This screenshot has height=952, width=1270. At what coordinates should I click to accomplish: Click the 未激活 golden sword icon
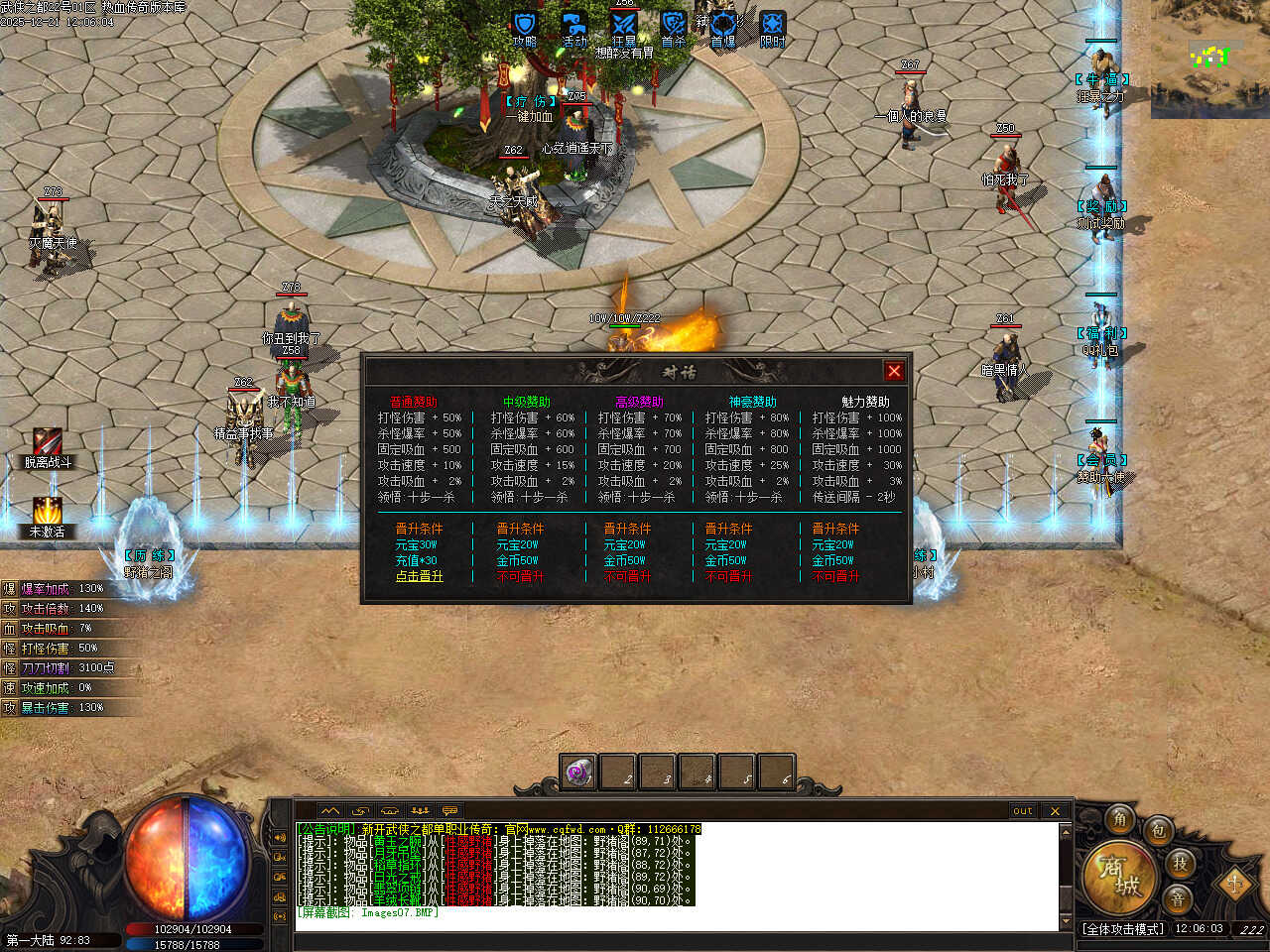(x=48, y=512)
